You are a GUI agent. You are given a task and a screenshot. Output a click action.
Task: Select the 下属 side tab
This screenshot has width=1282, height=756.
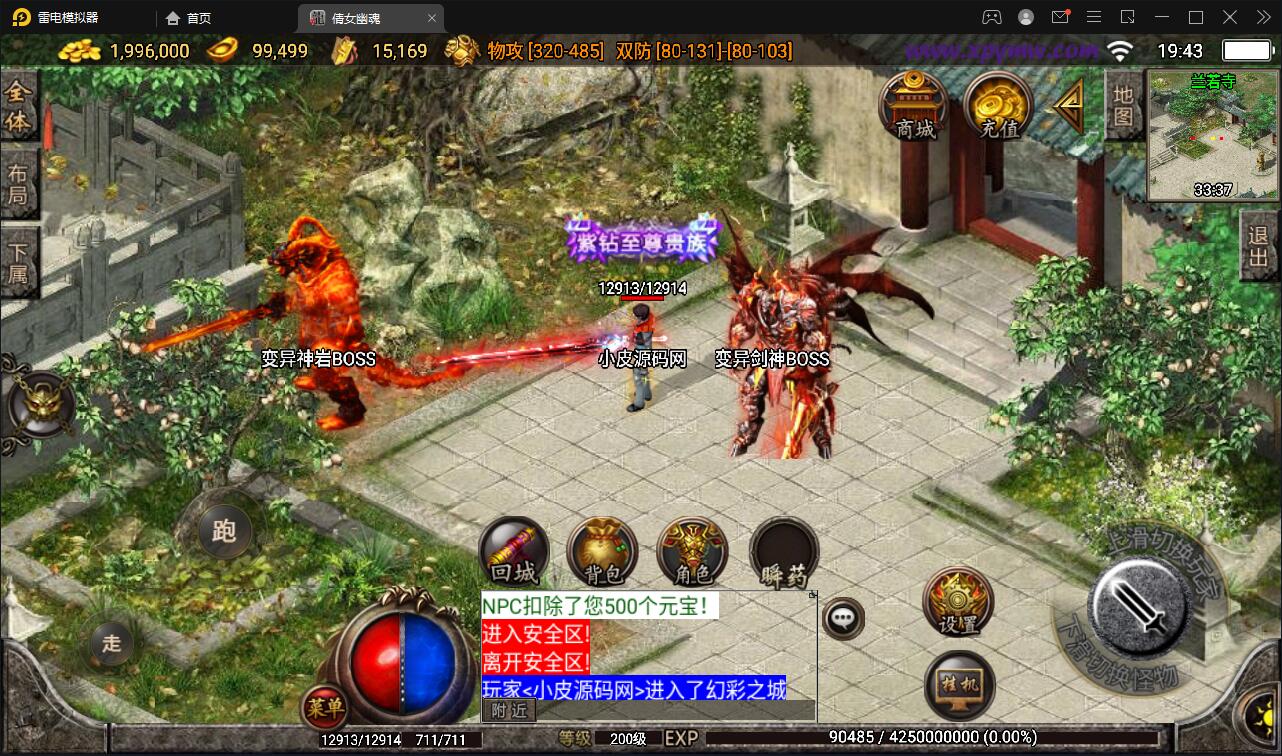tap(19, 262)
